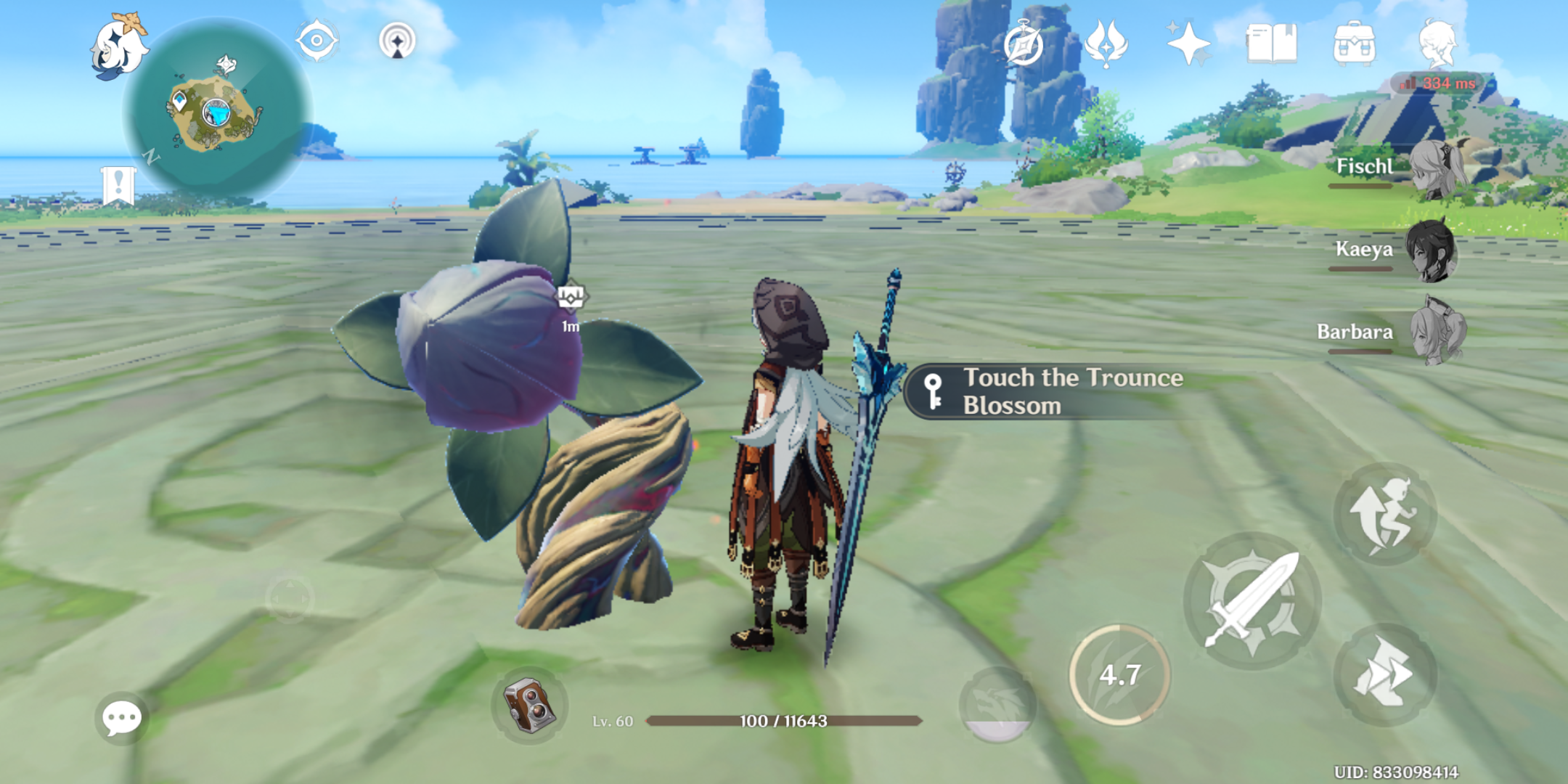Open the circular minimap
Screen dimensions: 1568x784
coord(218,110)
